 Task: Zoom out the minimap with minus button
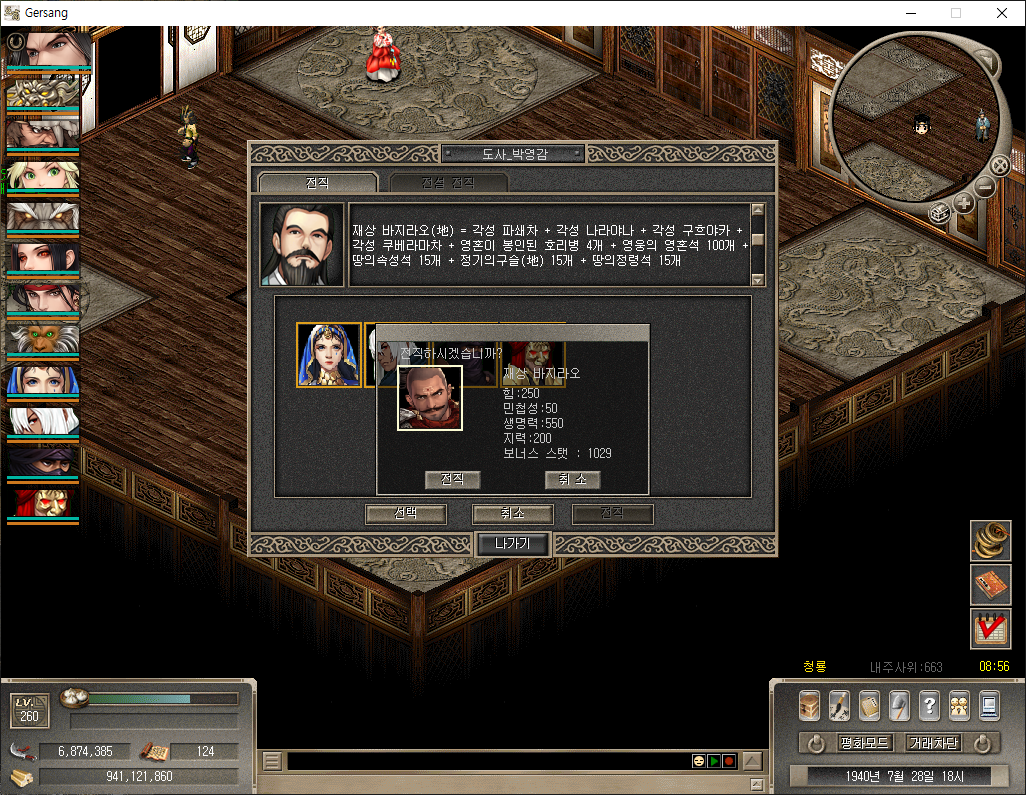pos(985,186)
